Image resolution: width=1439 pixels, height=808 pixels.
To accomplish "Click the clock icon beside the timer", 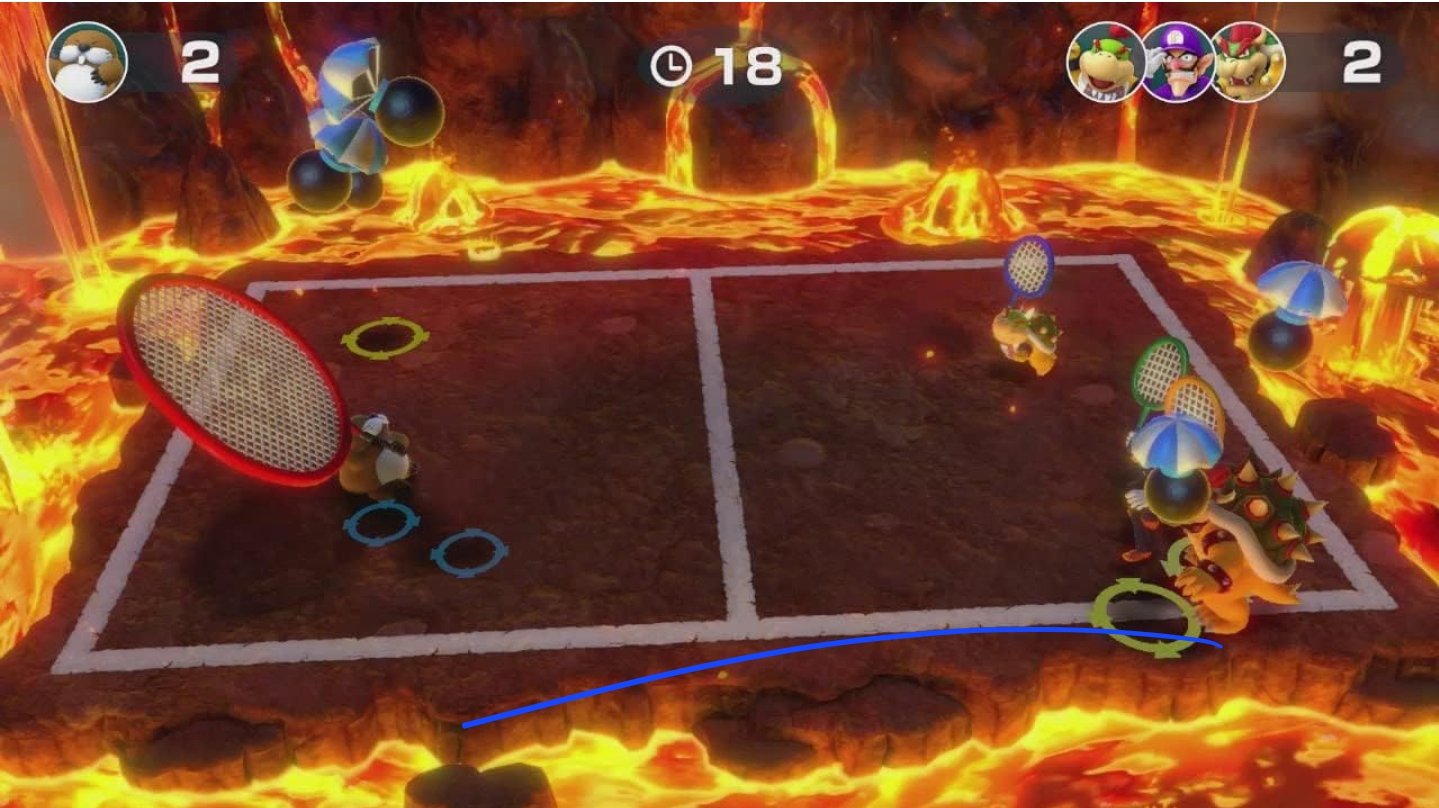I will (x=671, y=63).
